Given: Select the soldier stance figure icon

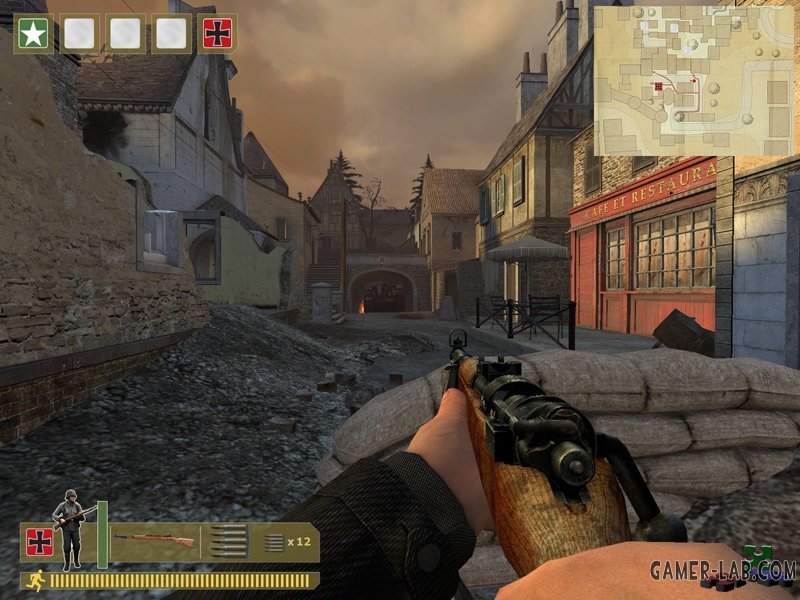Looking at the screenshot, I should pos(72,528).
